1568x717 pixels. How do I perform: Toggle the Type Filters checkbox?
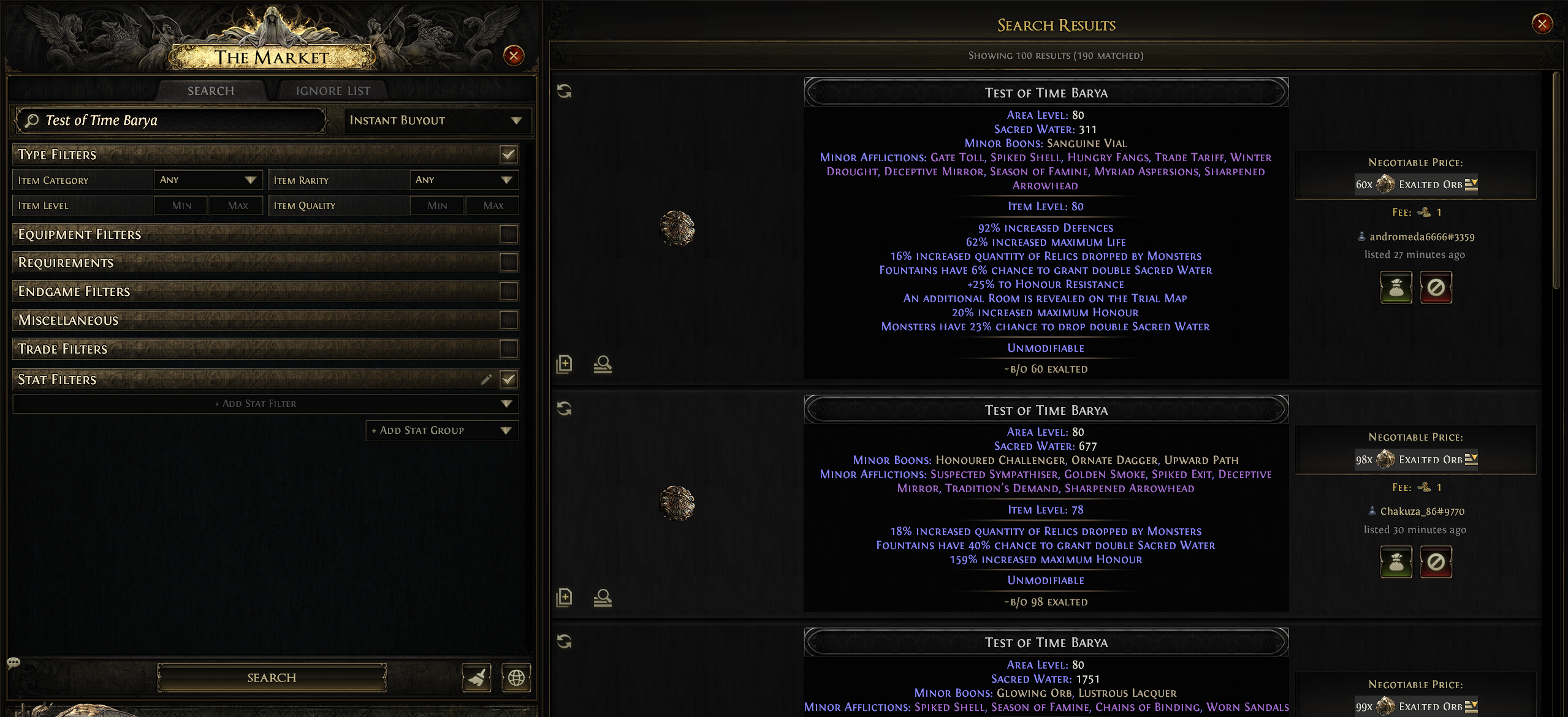coord(508,154)
